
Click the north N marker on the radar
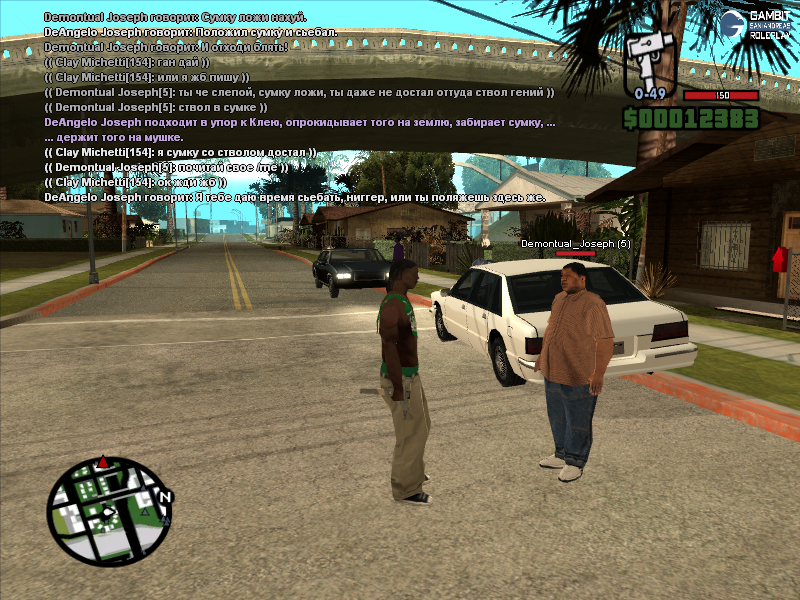tap(165, 497)
